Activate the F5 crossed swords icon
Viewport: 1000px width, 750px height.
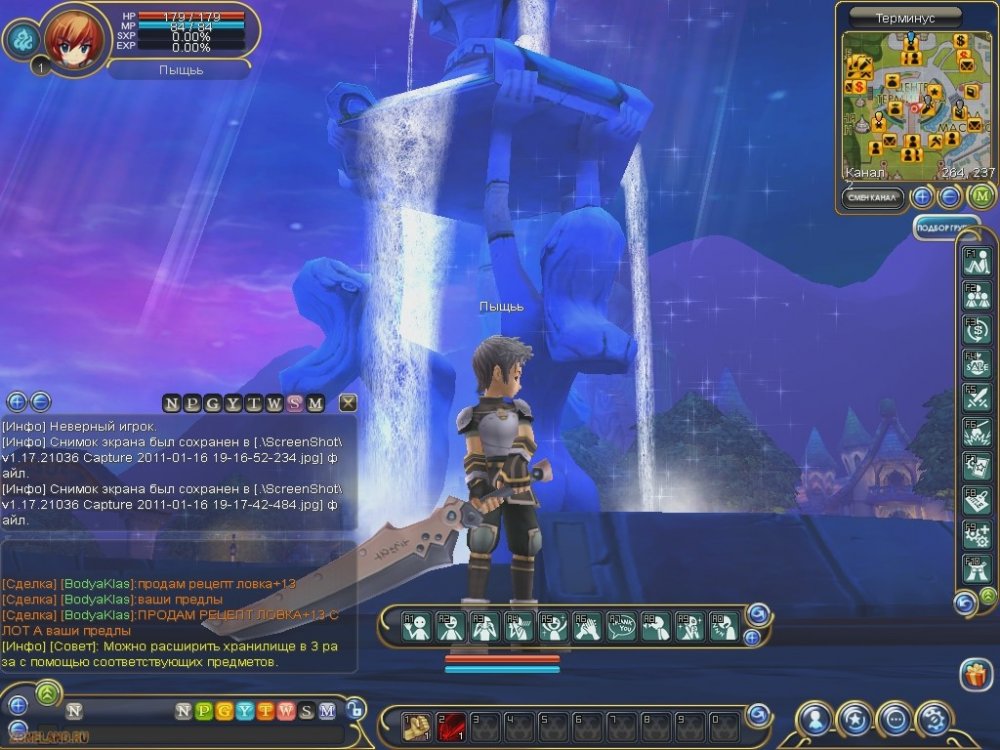(975, 397)
